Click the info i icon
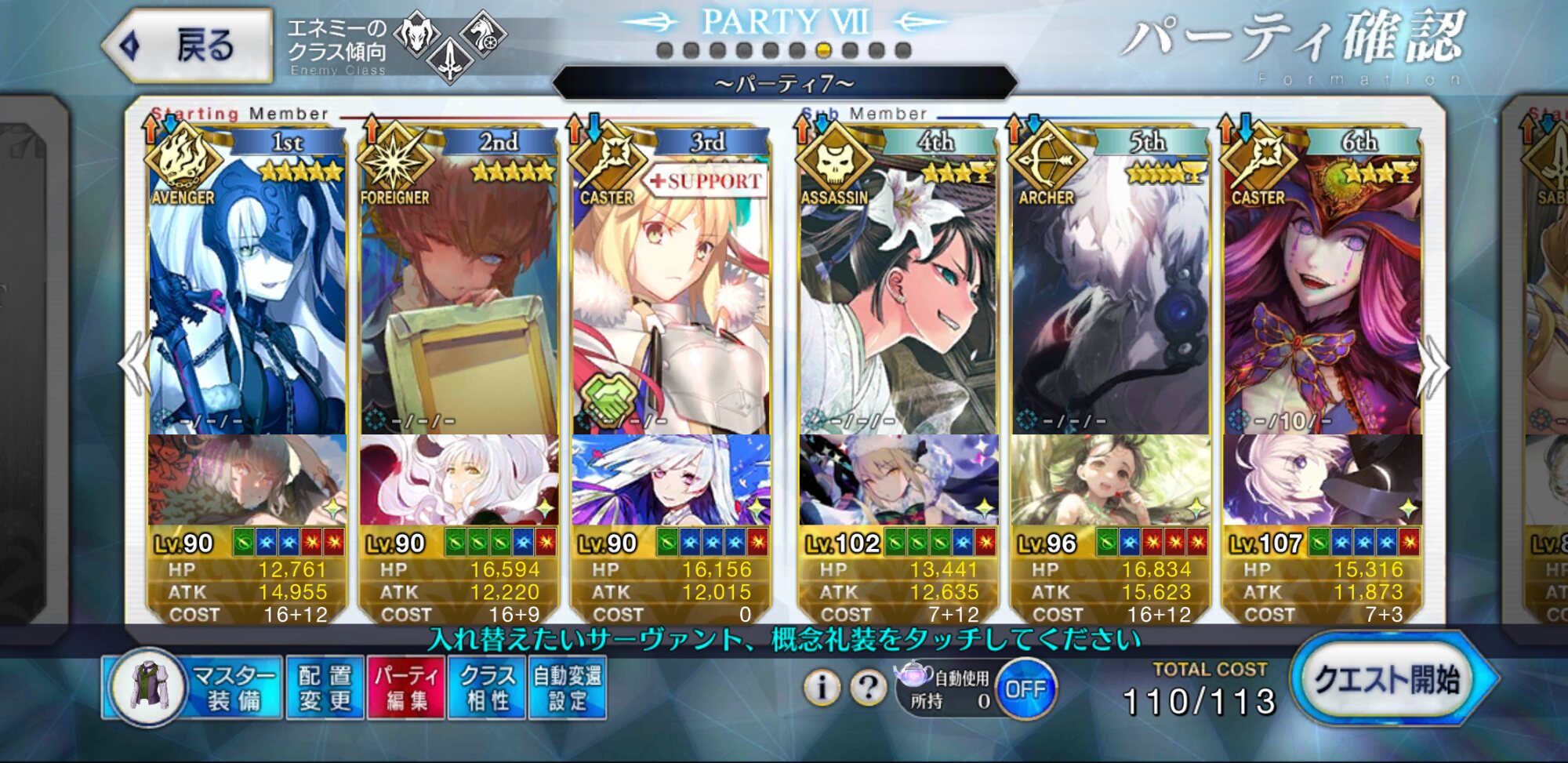Screen dimensions: 1568x763 tap(821, 688)
